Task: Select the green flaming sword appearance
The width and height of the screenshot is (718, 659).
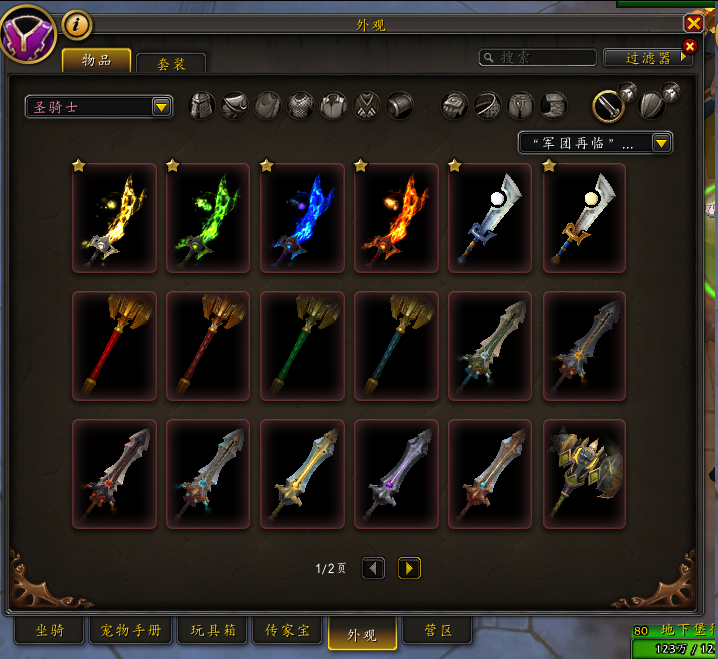Action: 208,218
